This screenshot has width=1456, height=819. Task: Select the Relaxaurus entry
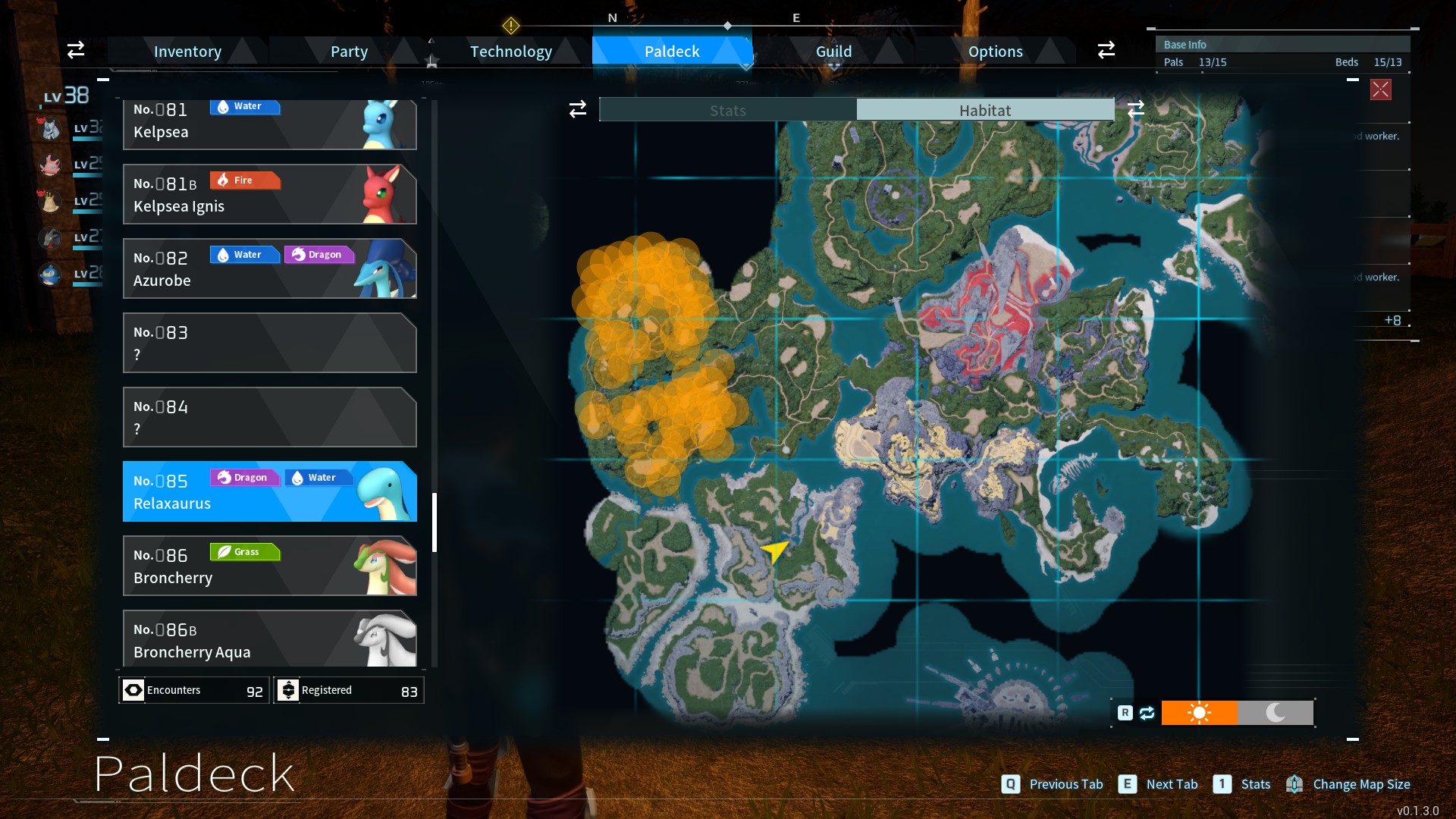[269, 492]
